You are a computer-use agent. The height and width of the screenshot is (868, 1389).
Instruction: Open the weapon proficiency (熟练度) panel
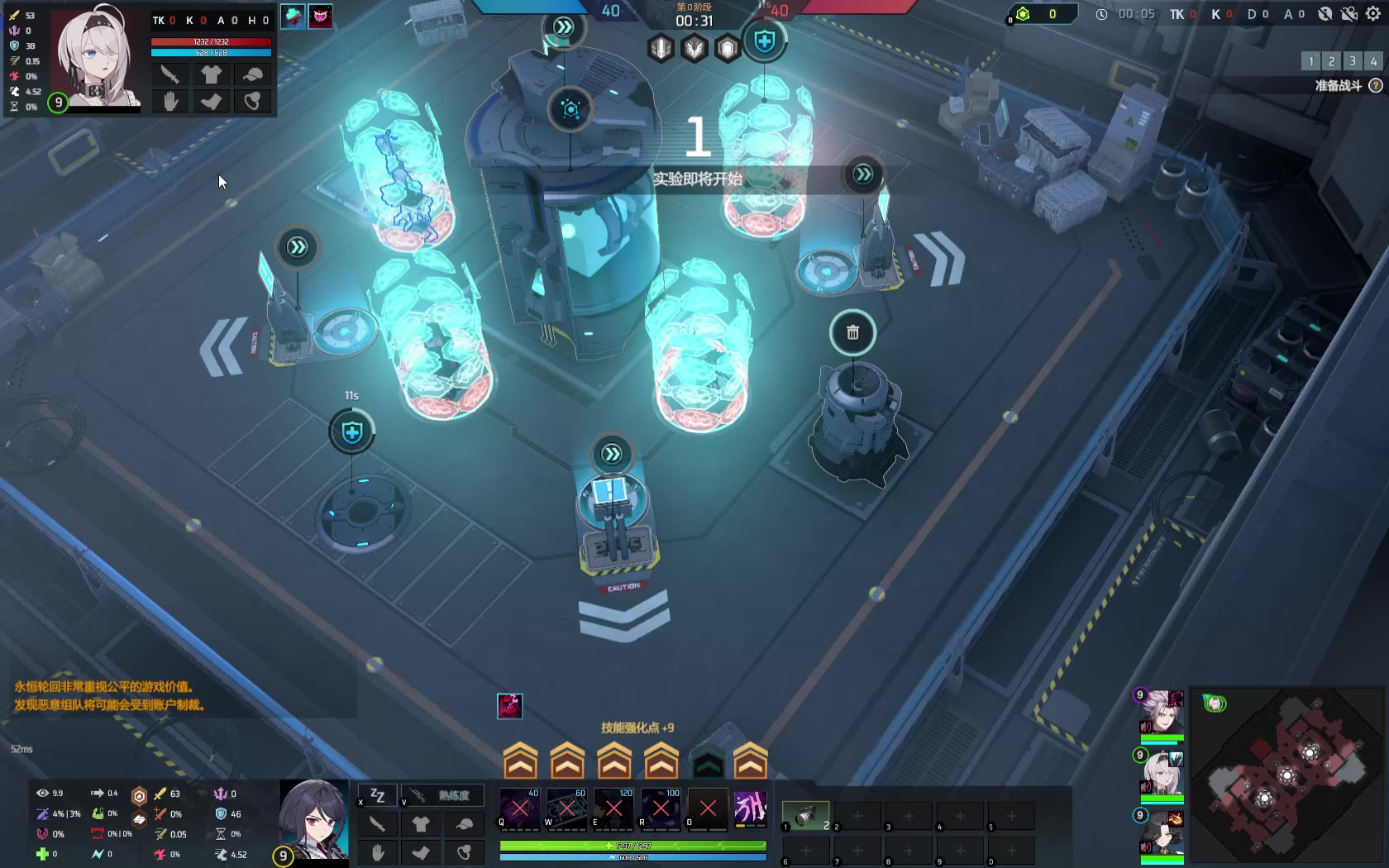442,795
